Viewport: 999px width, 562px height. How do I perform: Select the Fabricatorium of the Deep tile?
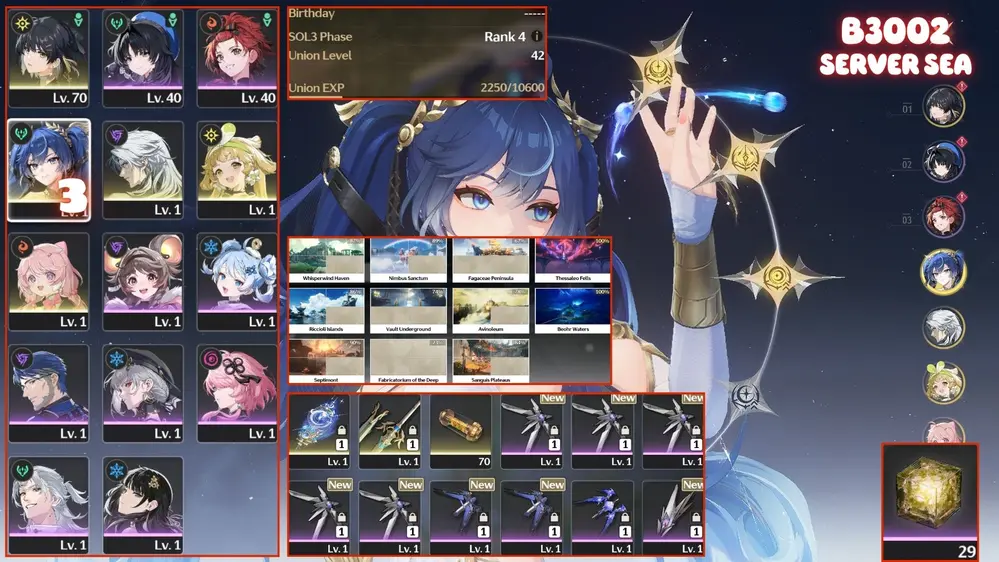[408, 361]
